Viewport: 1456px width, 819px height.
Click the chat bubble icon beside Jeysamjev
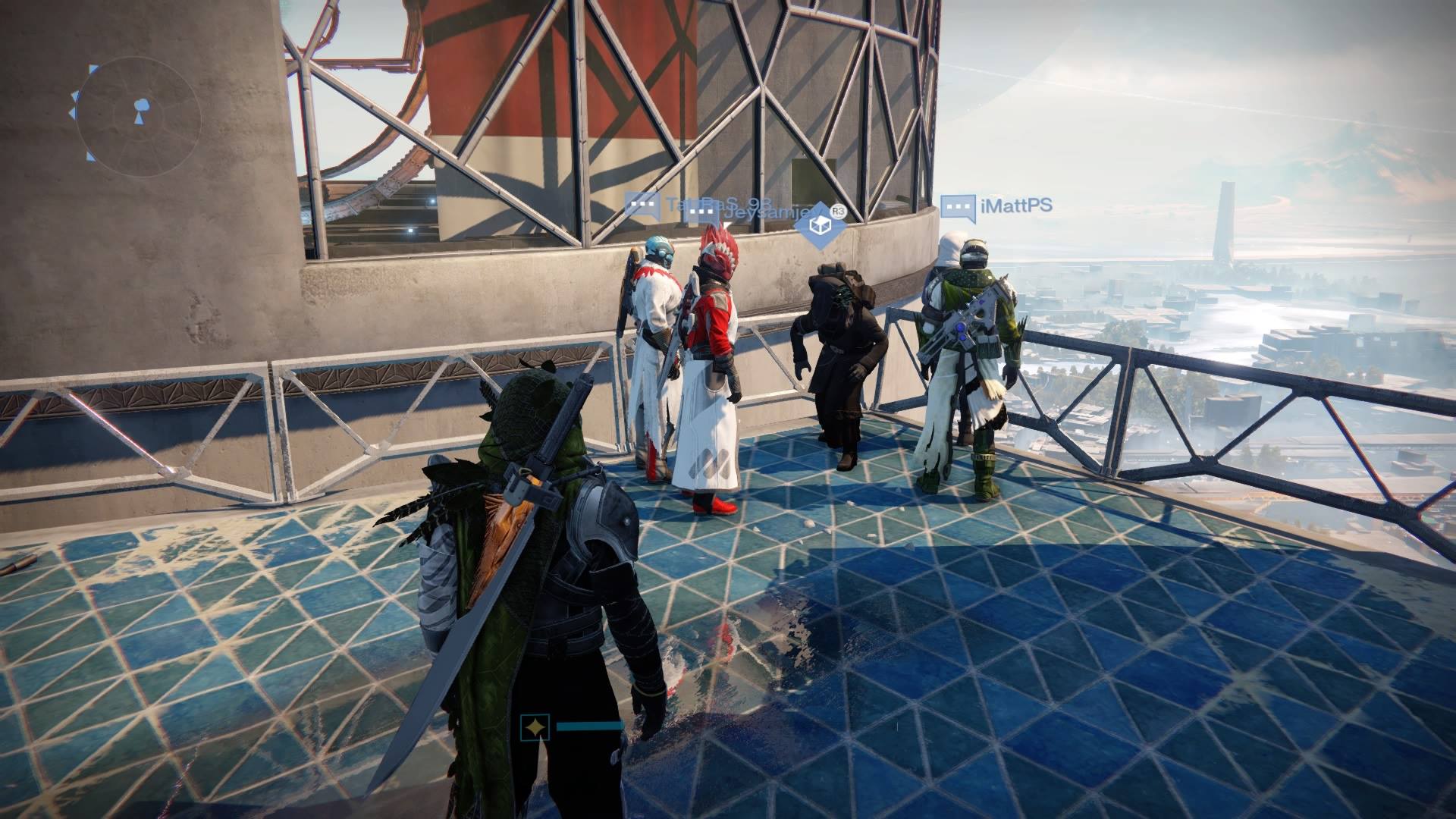coord(700,212)
